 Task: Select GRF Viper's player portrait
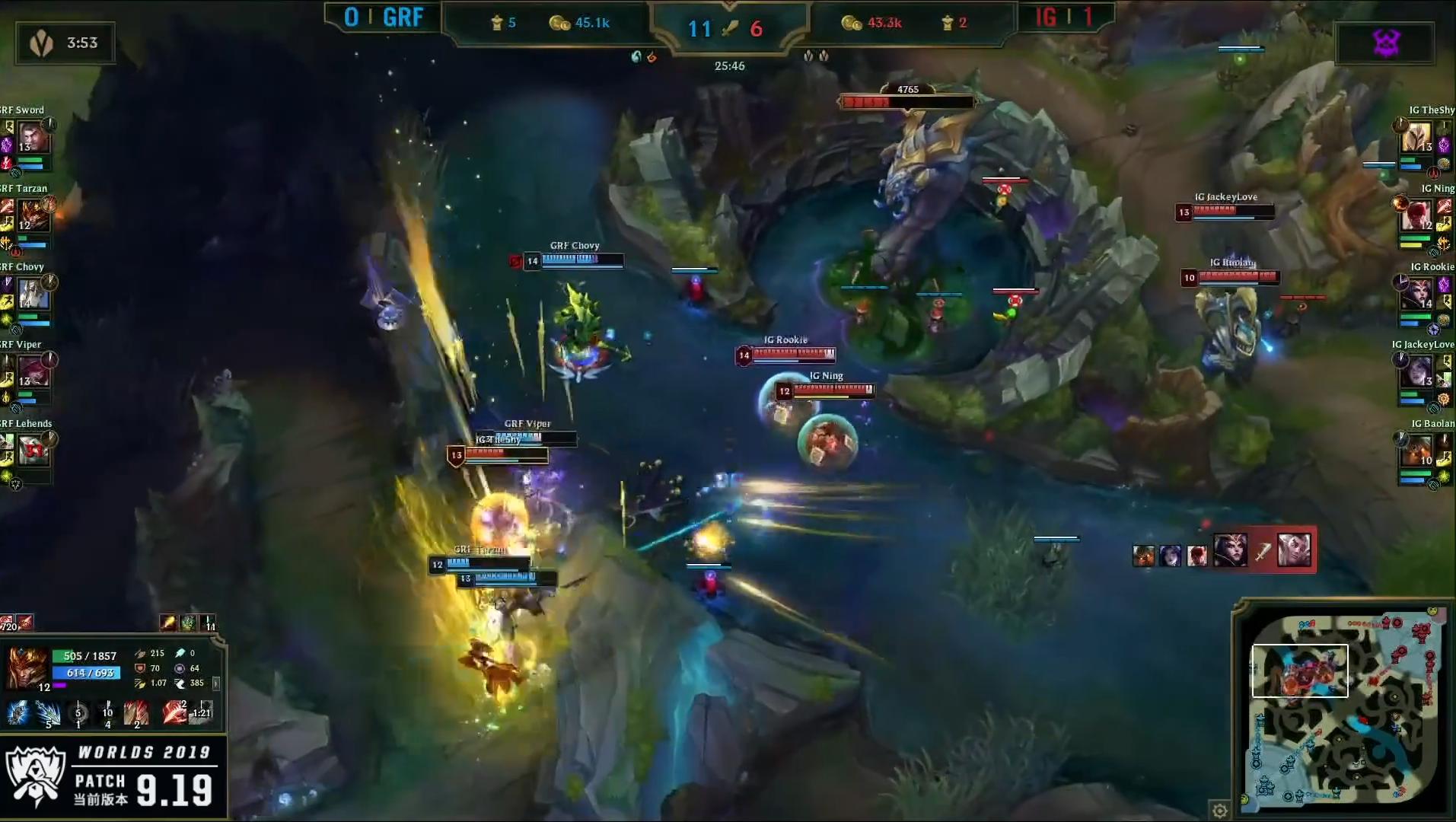pyautogui.click(x=32, y=372)
